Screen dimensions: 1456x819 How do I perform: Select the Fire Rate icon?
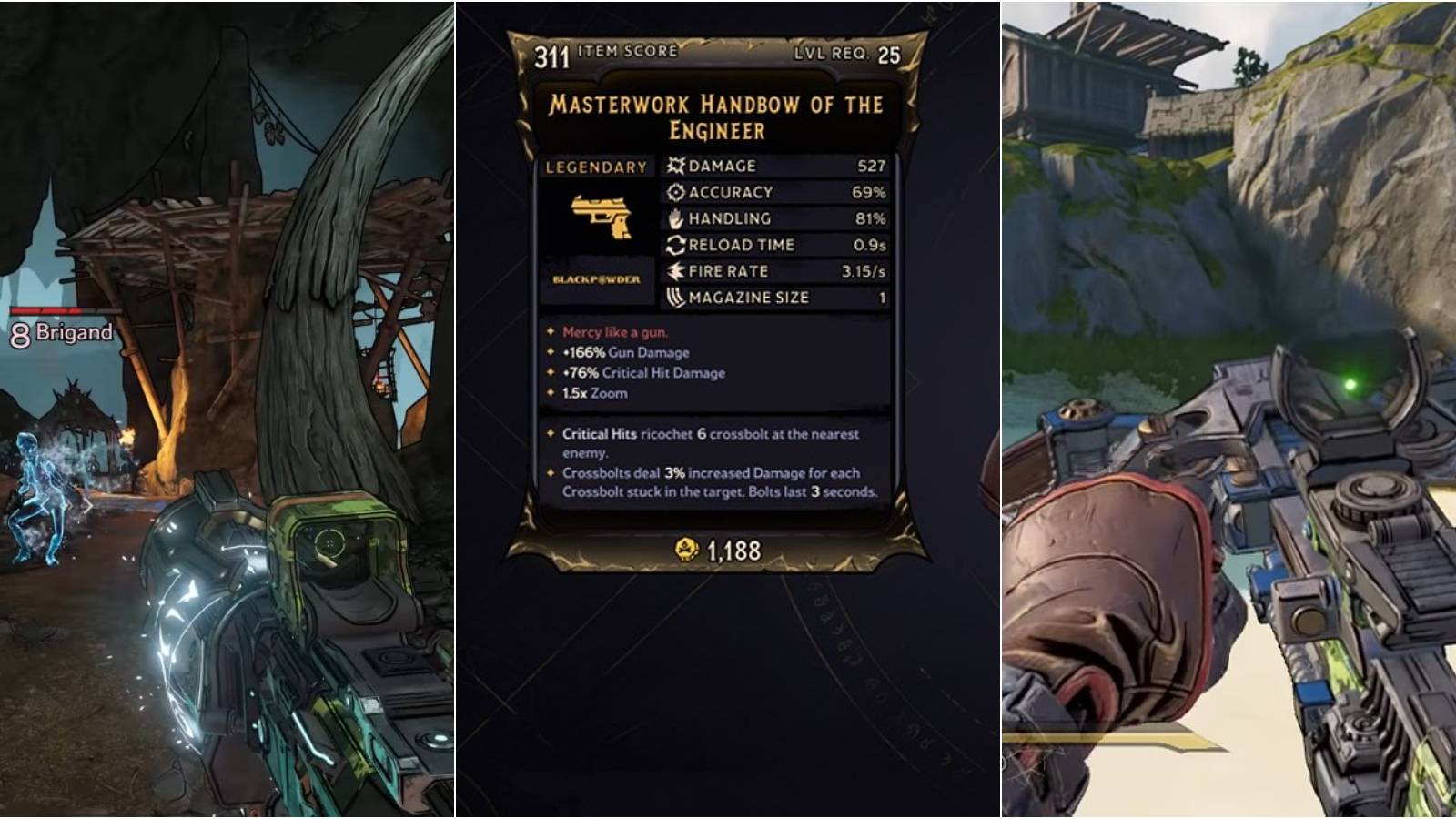674,270
